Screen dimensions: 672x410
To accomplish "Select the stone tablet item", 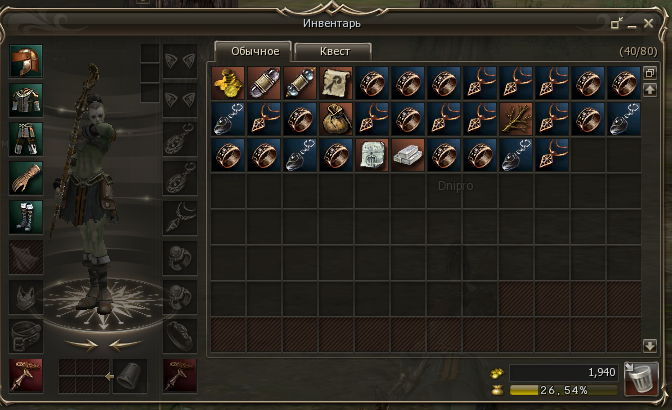I will pyautogui.click(x=371, y=155).
